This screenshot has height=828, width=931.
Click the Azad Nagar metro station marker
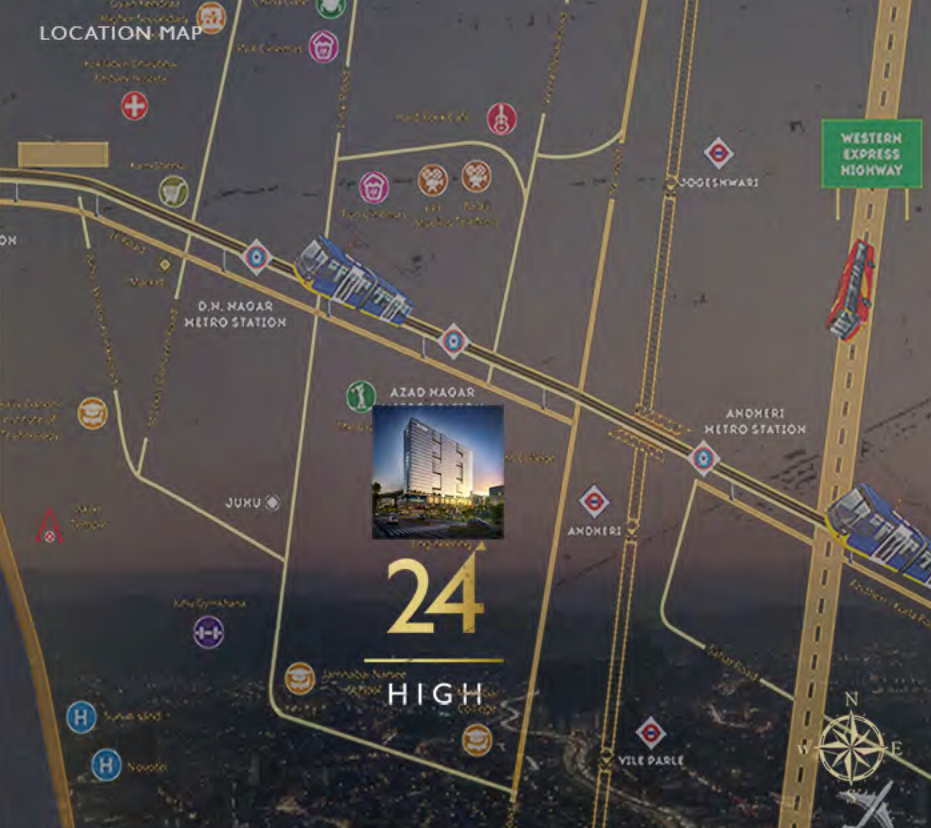[x=453, y=342]
